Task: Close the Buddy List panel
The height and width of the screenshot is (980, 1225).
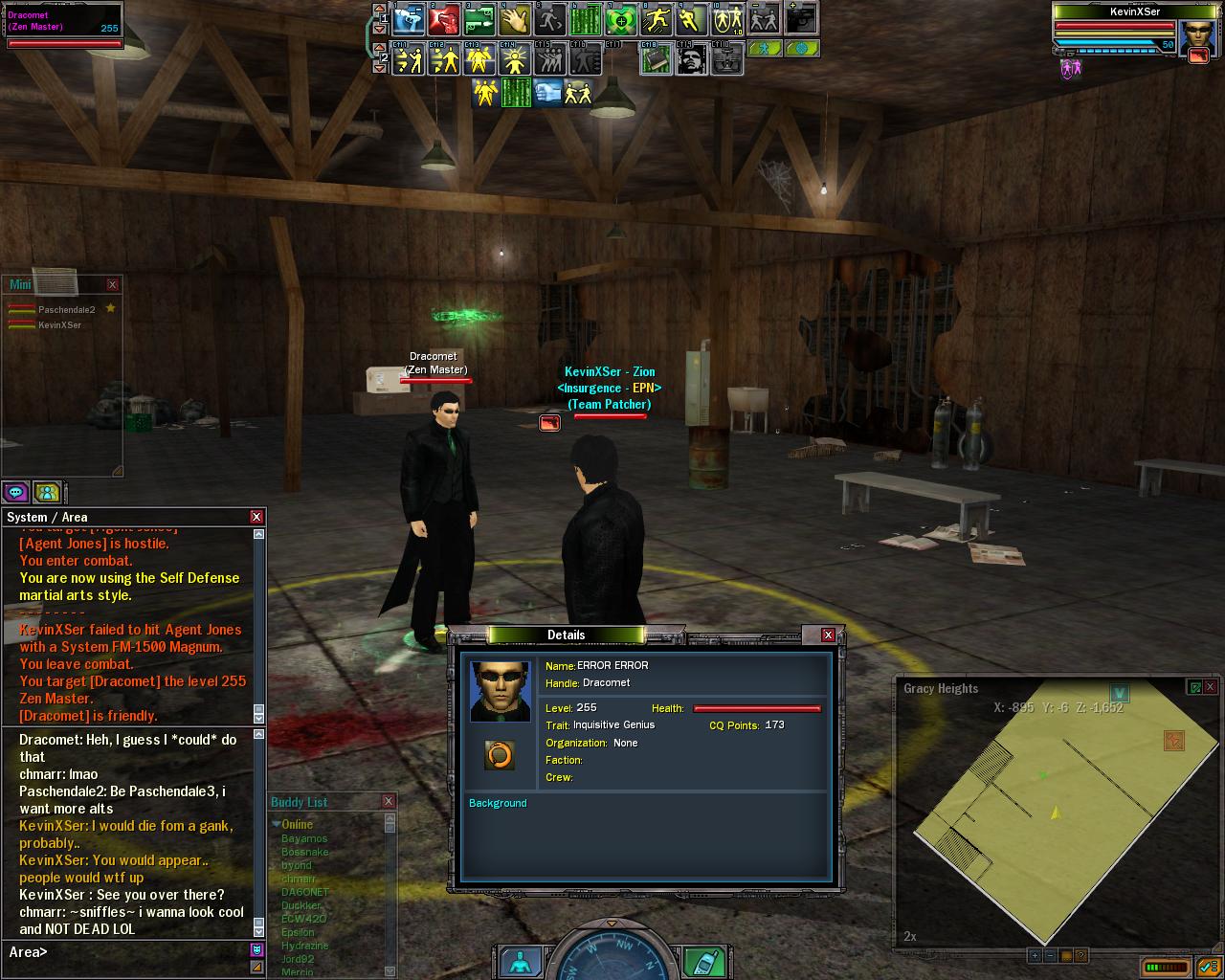Action: pos(388,801)
